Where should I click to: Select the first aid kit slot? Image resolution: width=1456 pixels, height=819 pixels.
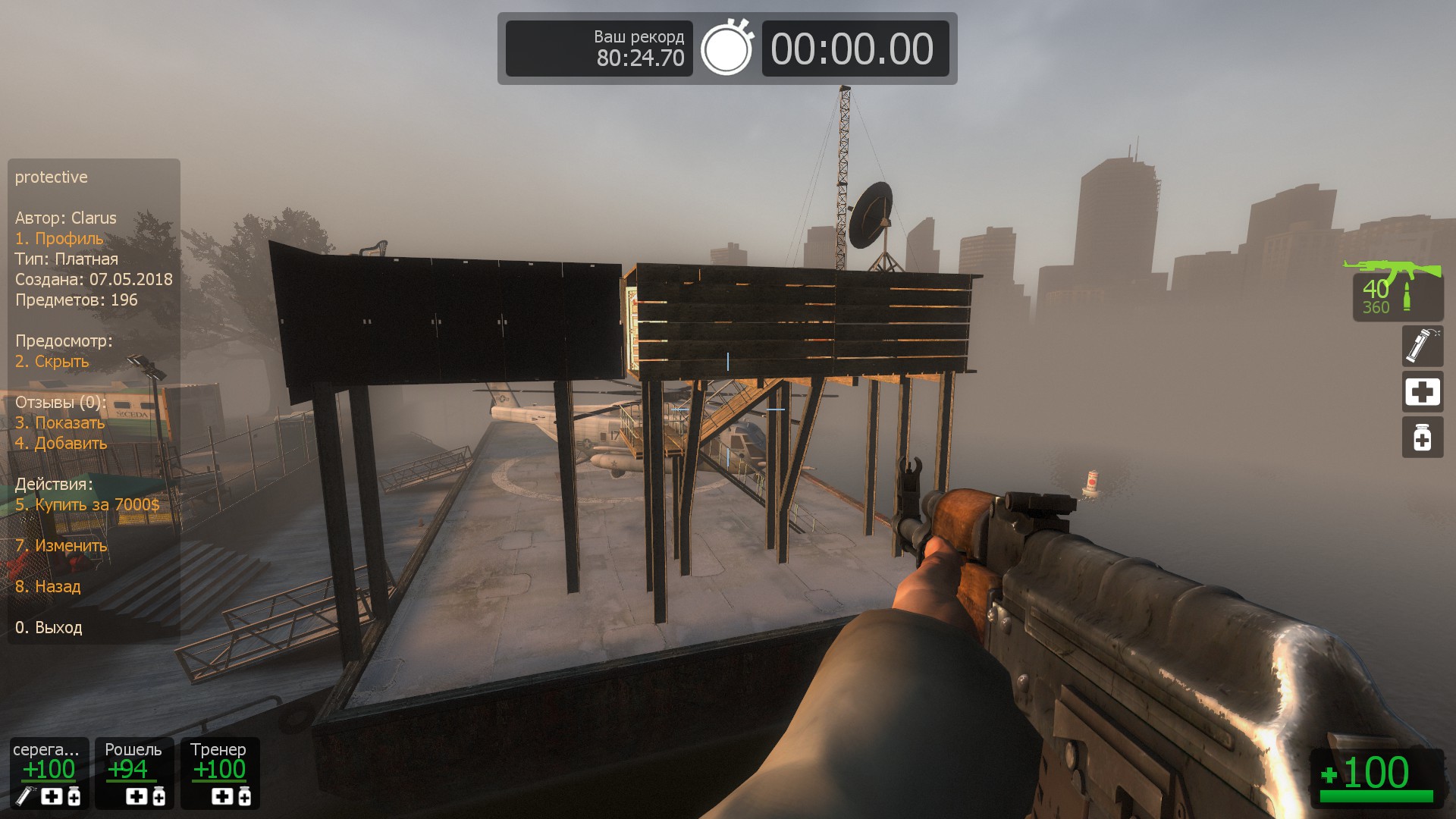click(x=1421, y=392)
